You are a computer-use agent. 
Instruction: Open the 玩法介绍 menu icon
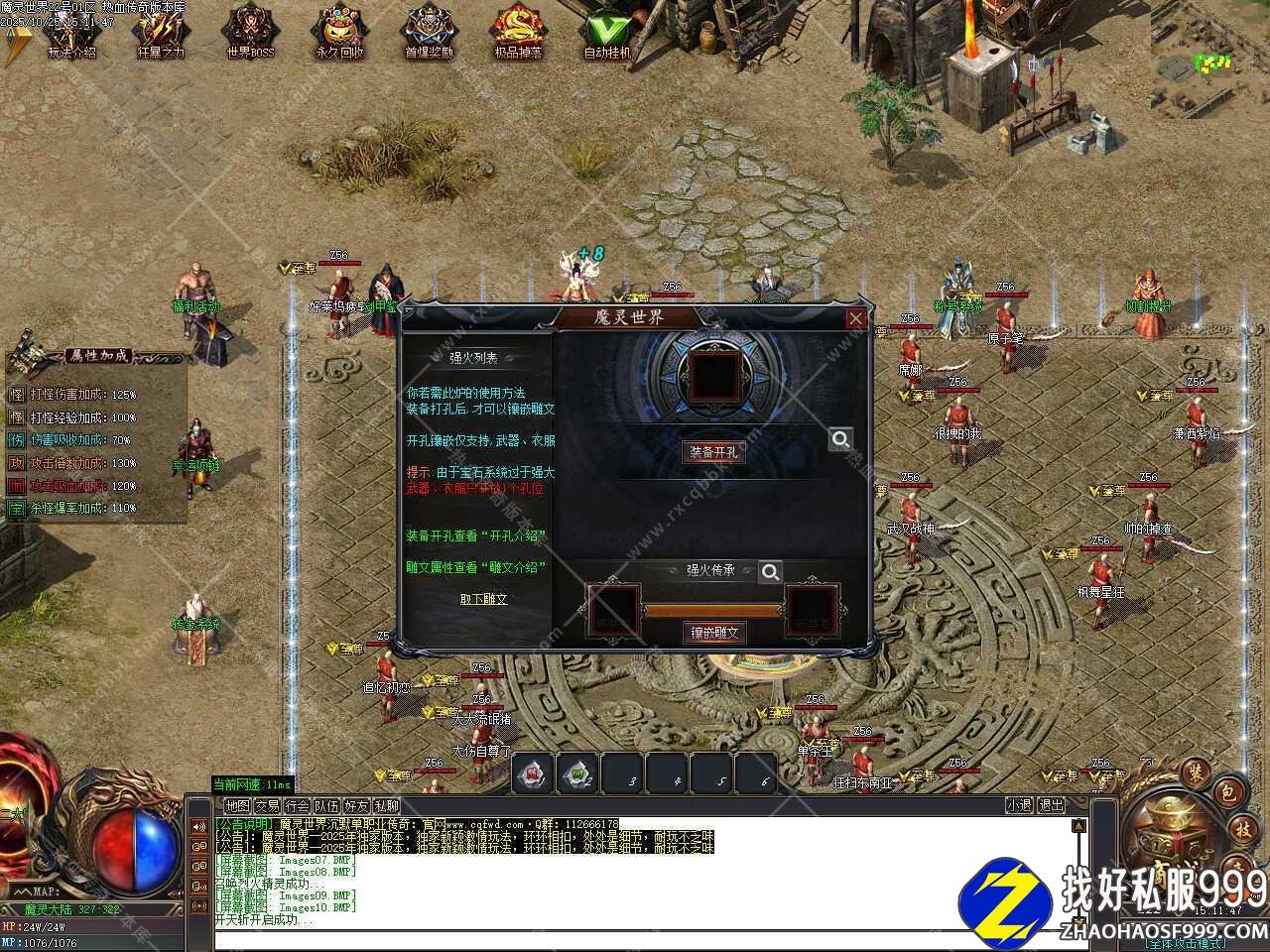pos(71,32)
